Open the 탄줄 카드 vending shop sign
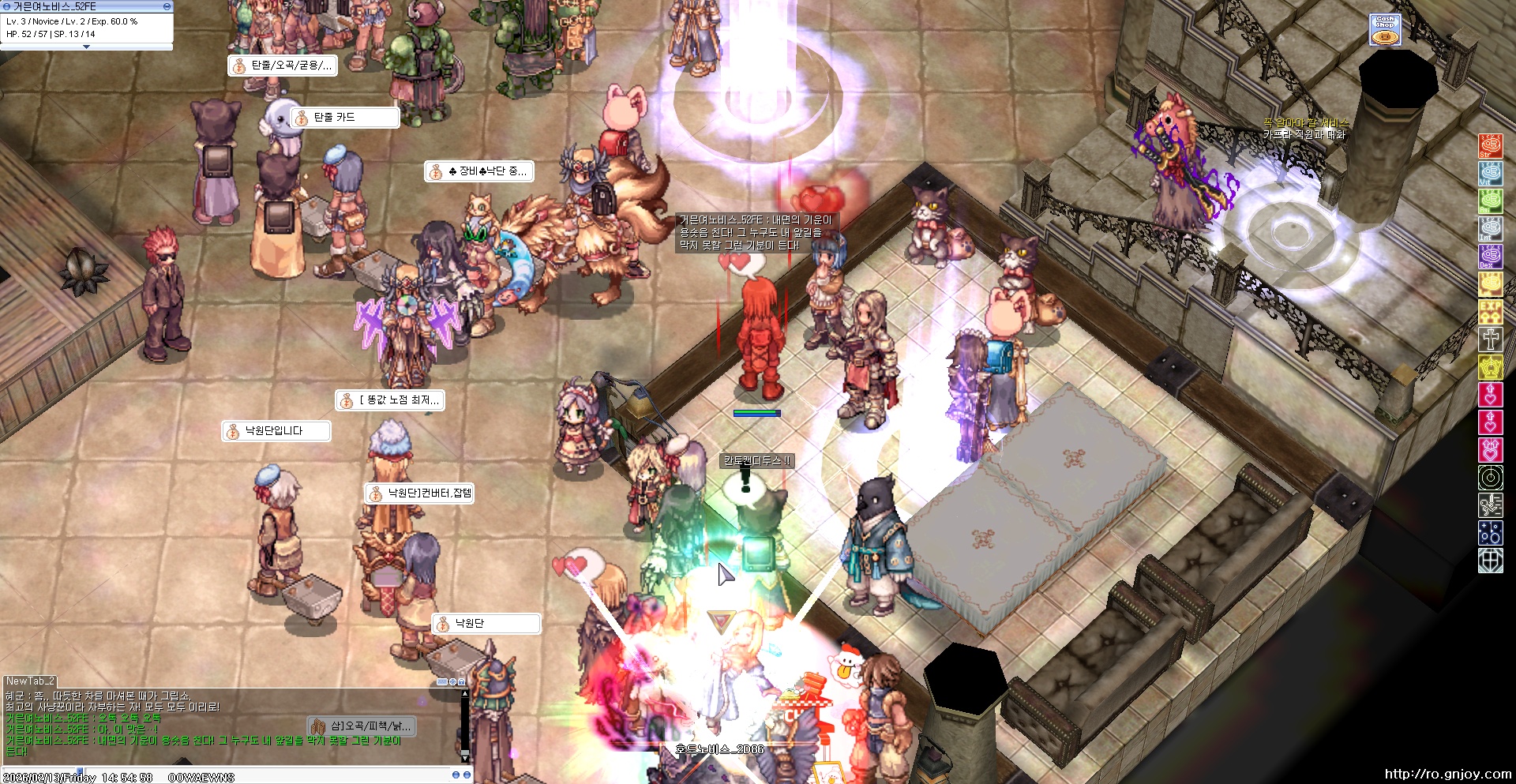1516x784 pixels. [344, 118]
